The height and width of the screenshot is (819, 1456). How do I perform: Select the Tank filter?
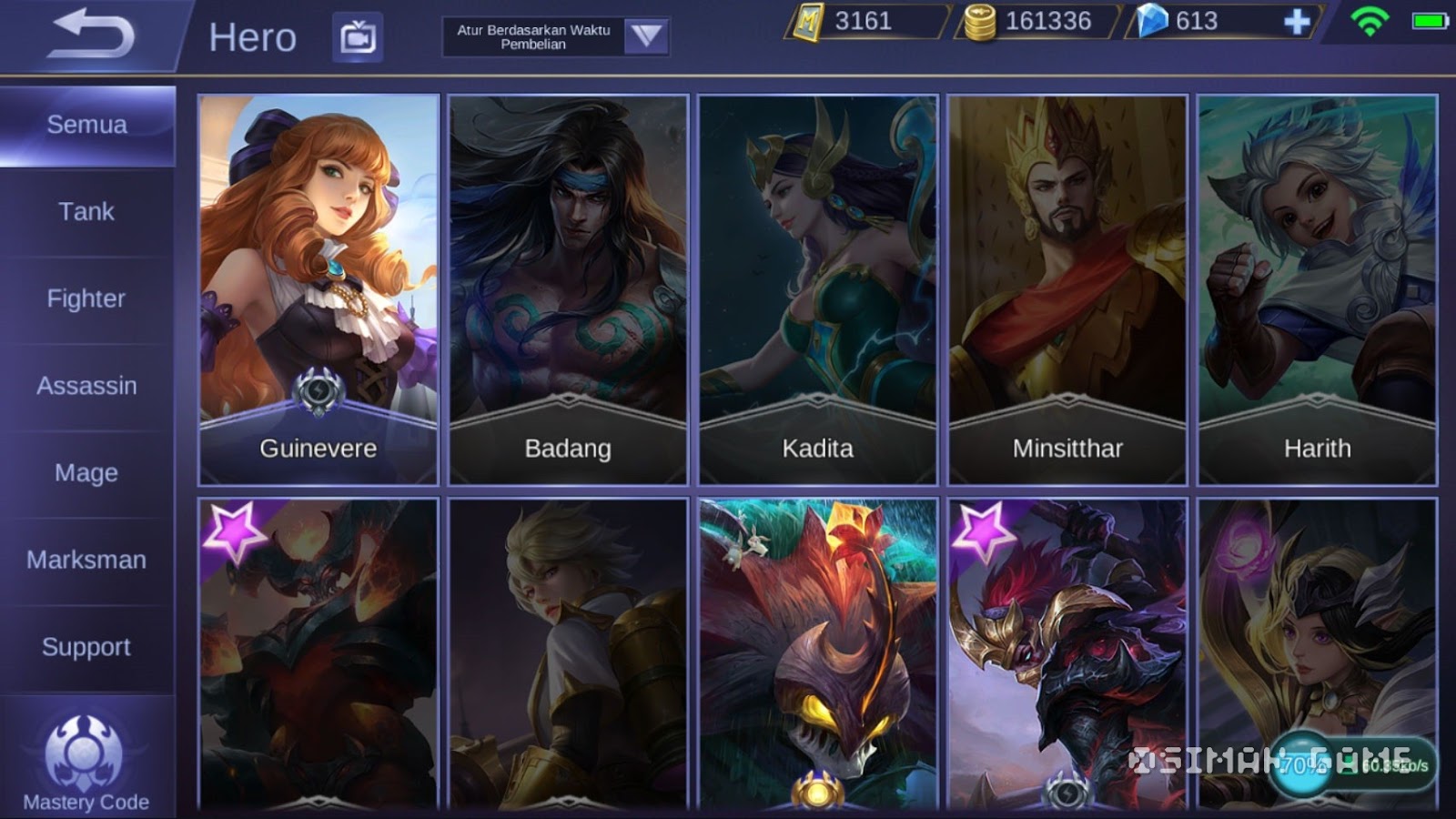86,211
